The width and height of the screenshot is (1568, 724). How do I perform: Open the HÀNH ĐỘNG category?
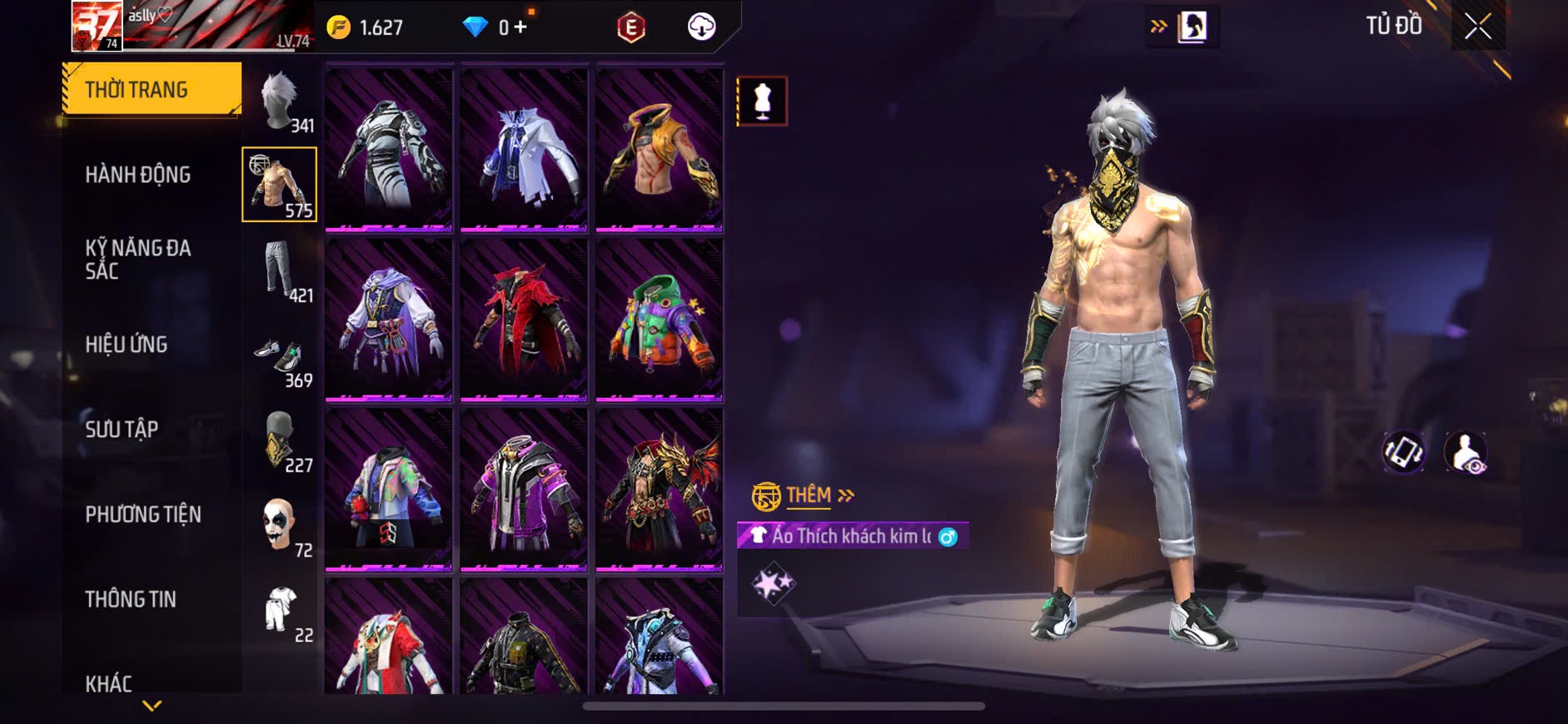(x=138, y=175)
